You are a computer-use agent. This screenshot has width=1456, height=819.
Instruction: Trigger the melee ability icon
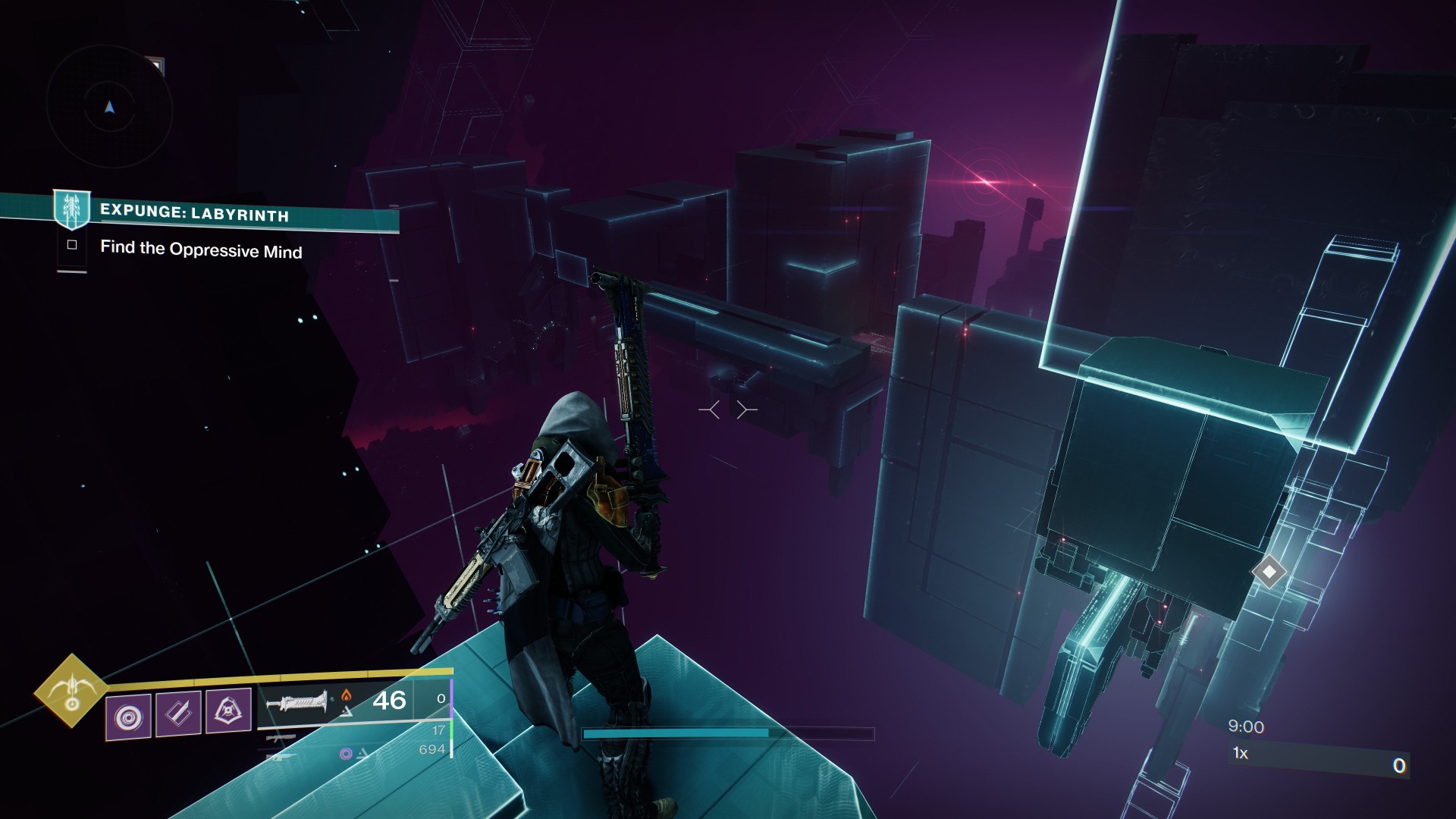tap(178, 714)
